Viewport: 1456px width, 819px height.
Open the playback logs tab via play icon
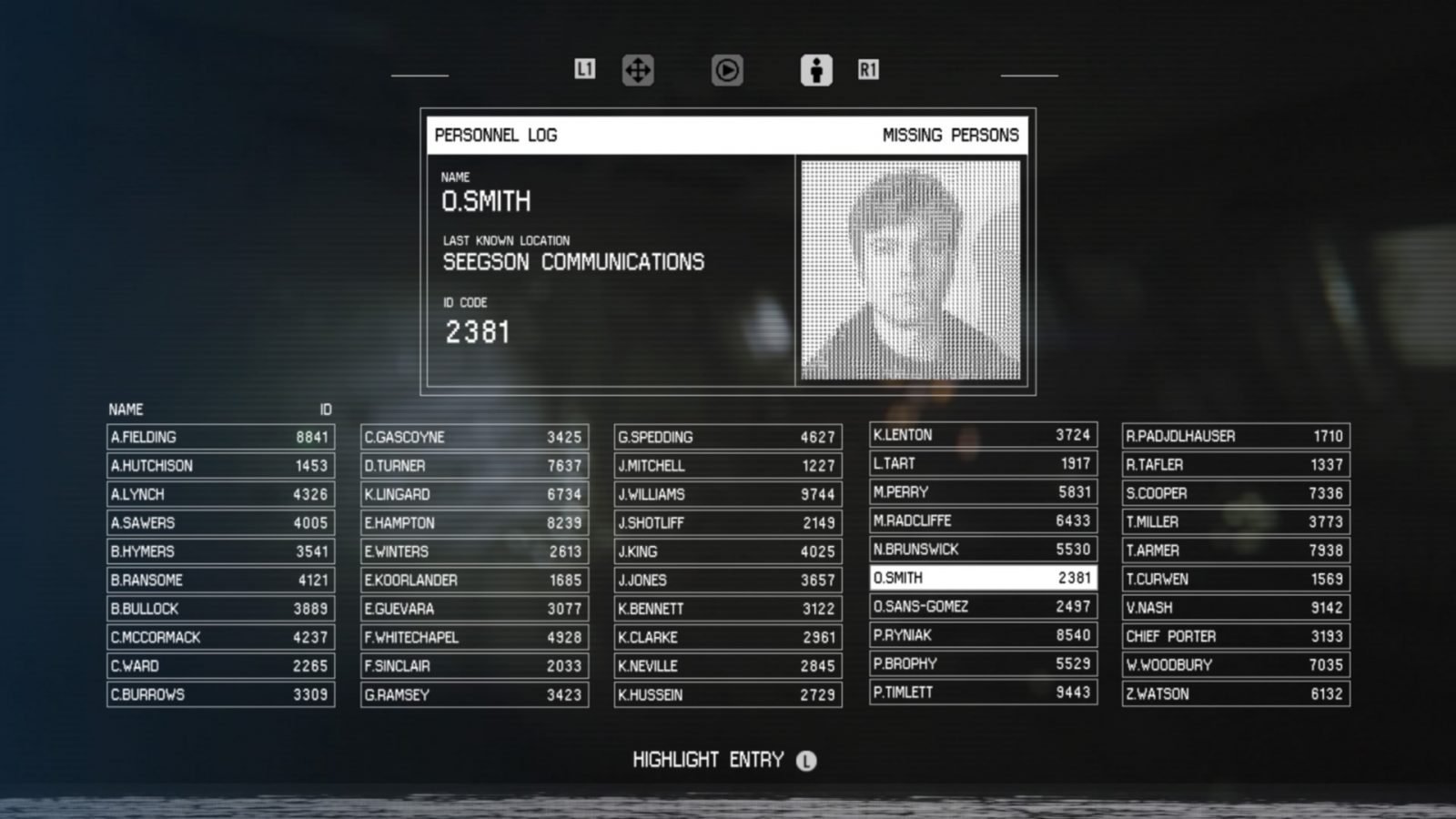point(727,69)
